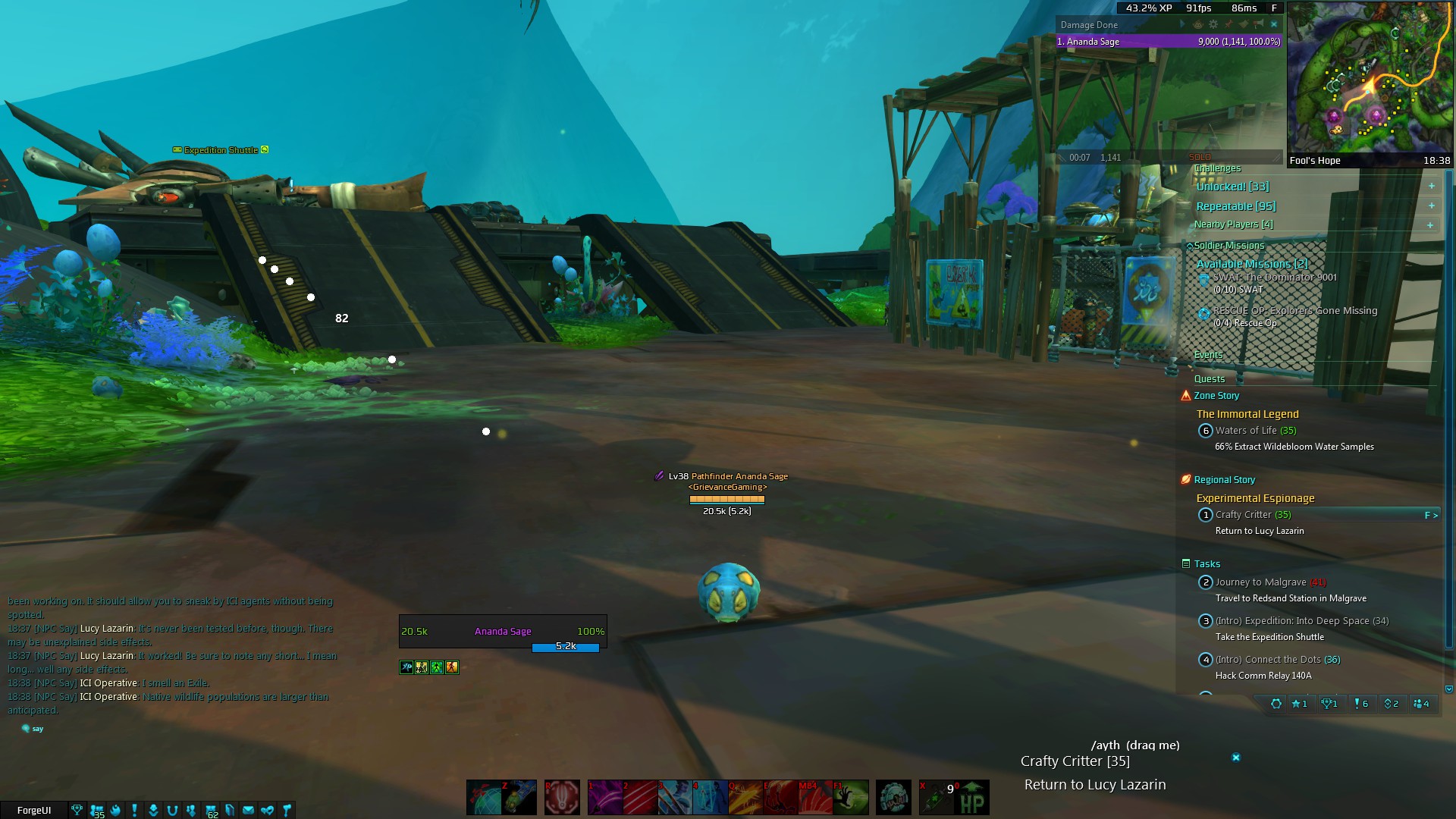Open the mail envelope icon

pos(248,810)
